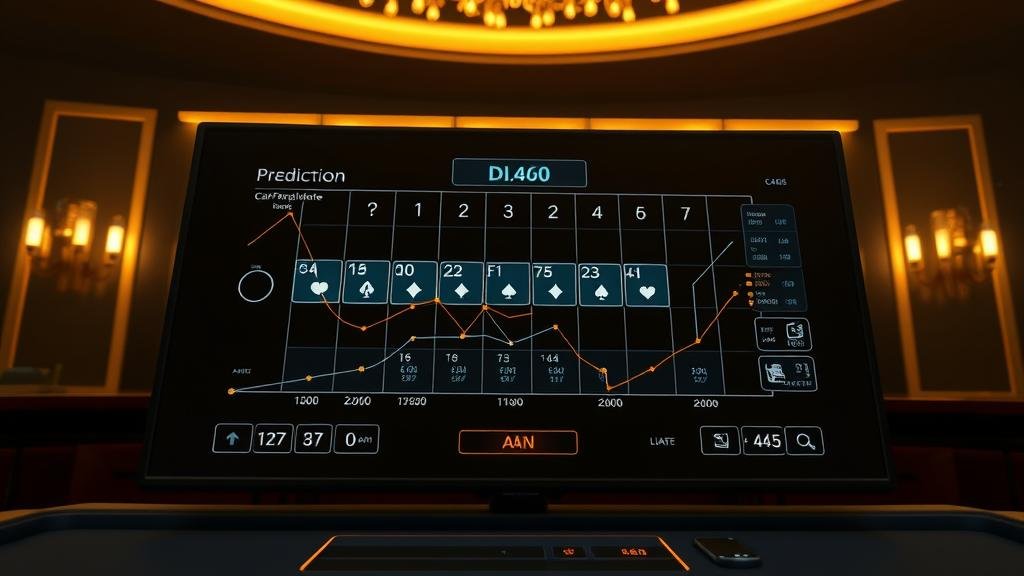Select the 64 hearts card
Image resolution: width=1024 pixels, height=576 pixels.
coord(317,282)
